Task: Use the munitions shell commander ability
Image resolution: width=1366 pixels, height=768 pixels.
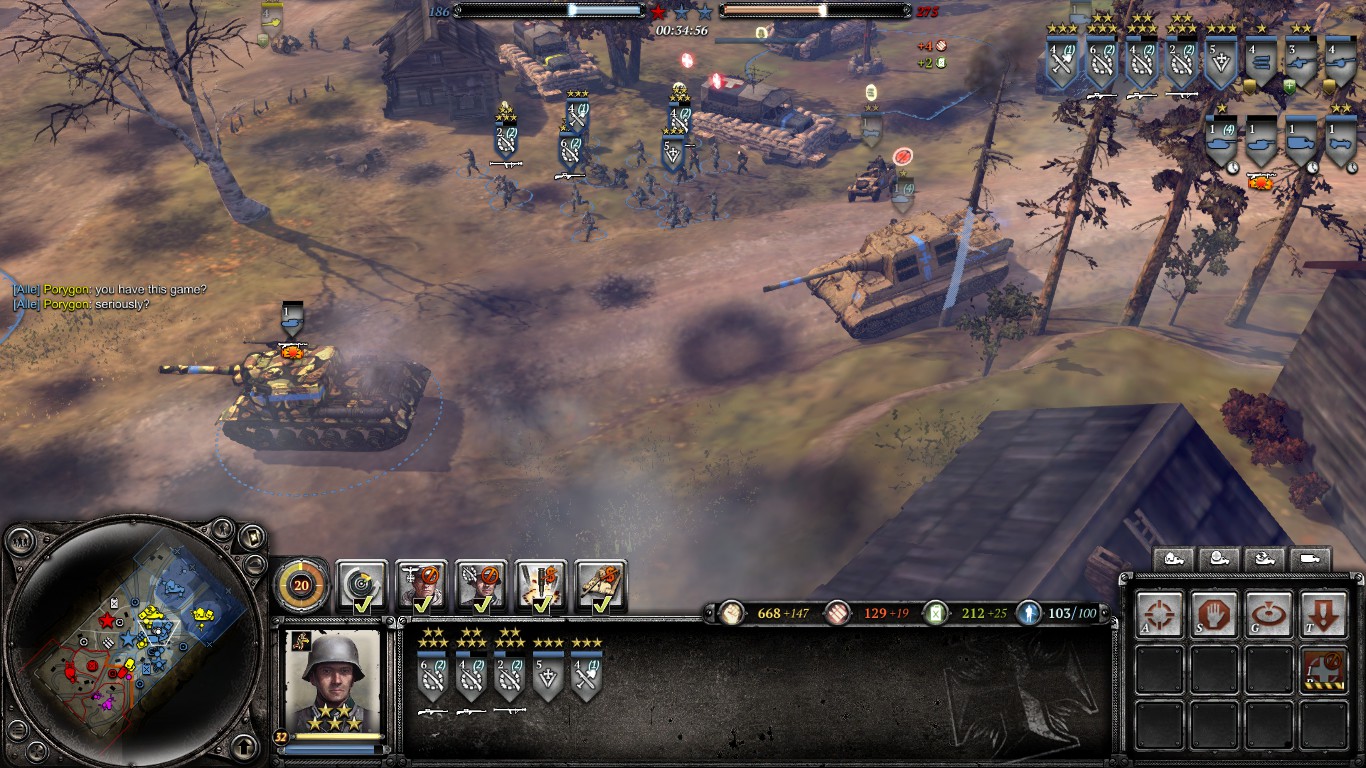Action: [x=541, y=585]
